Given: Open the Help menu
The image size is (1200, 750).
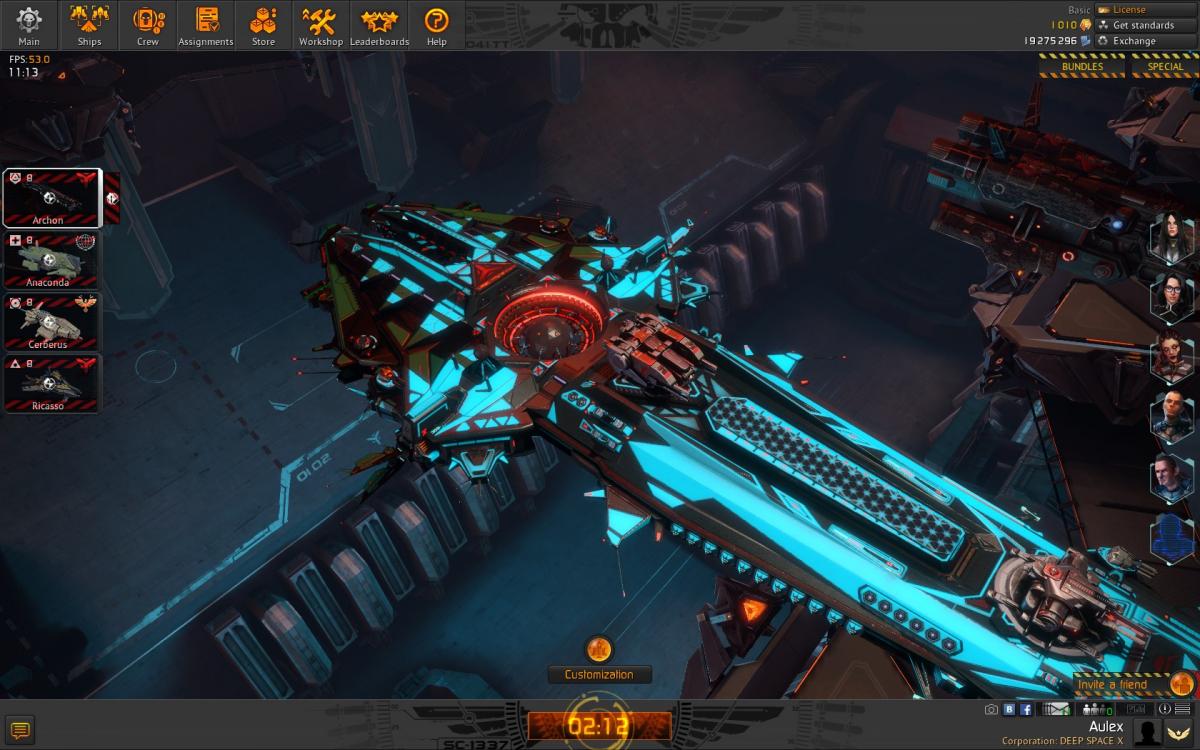Looking at the screenshot, I should coord(436,25).
